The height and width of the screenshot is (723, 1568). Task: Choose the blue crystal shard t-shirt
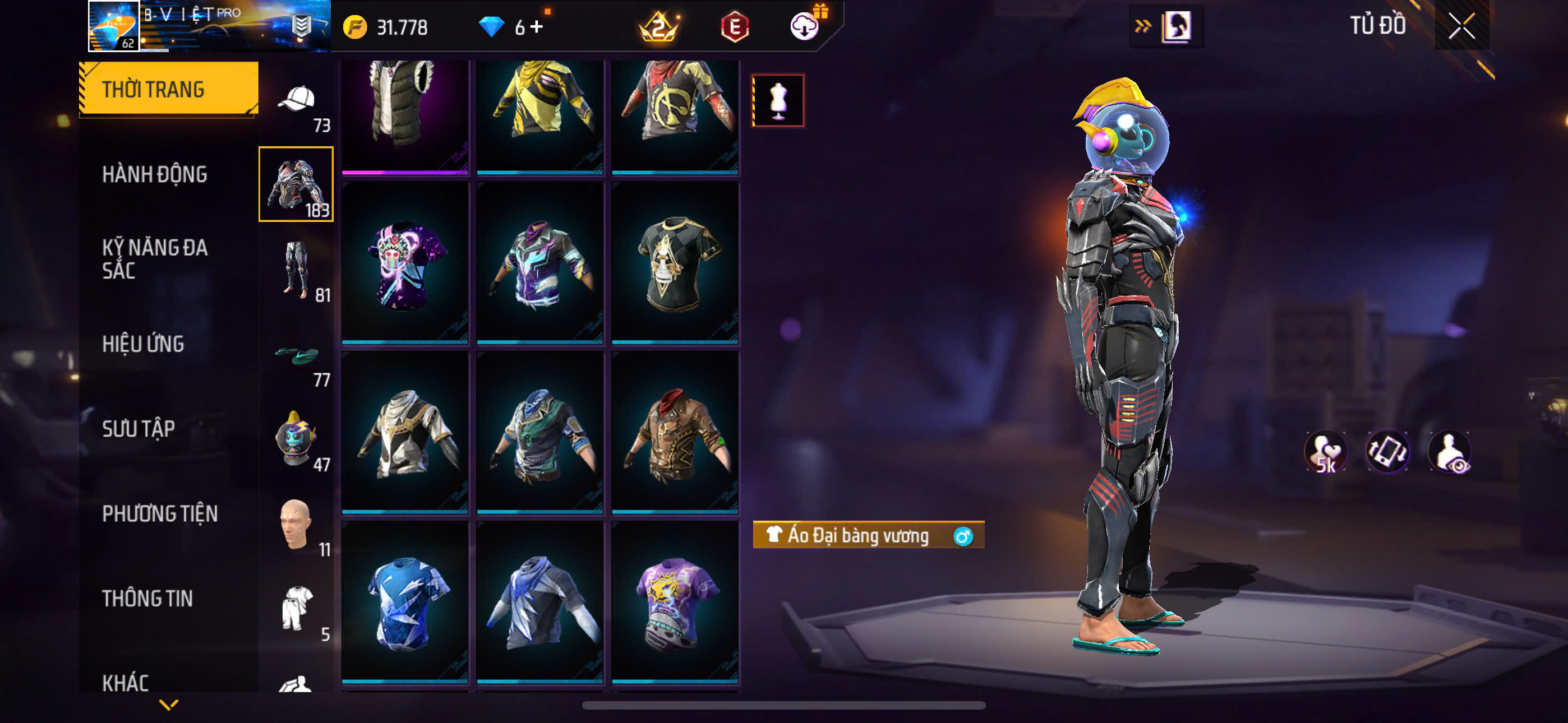[405, 602]
